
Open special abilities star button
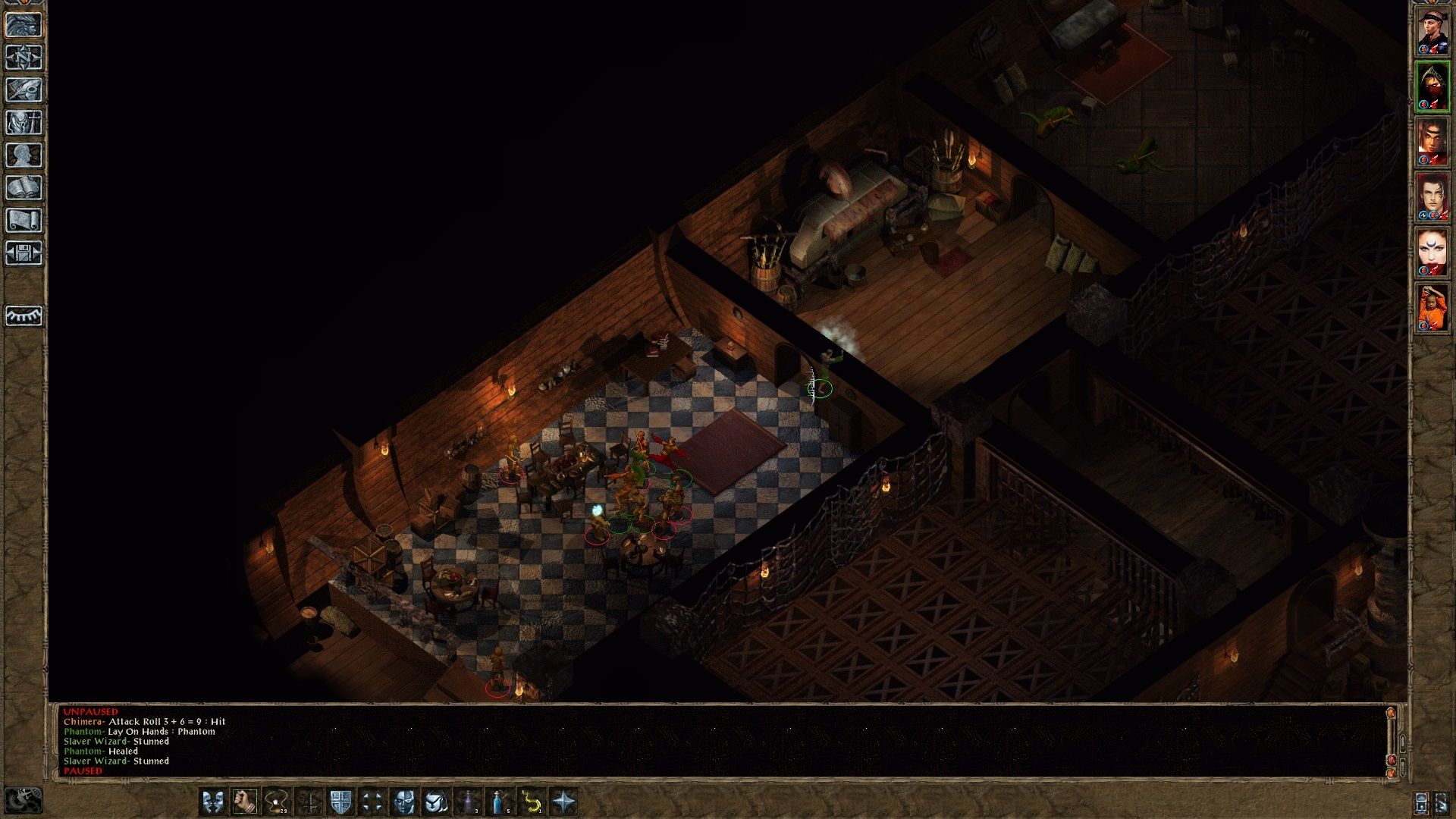tap(563, 802)
